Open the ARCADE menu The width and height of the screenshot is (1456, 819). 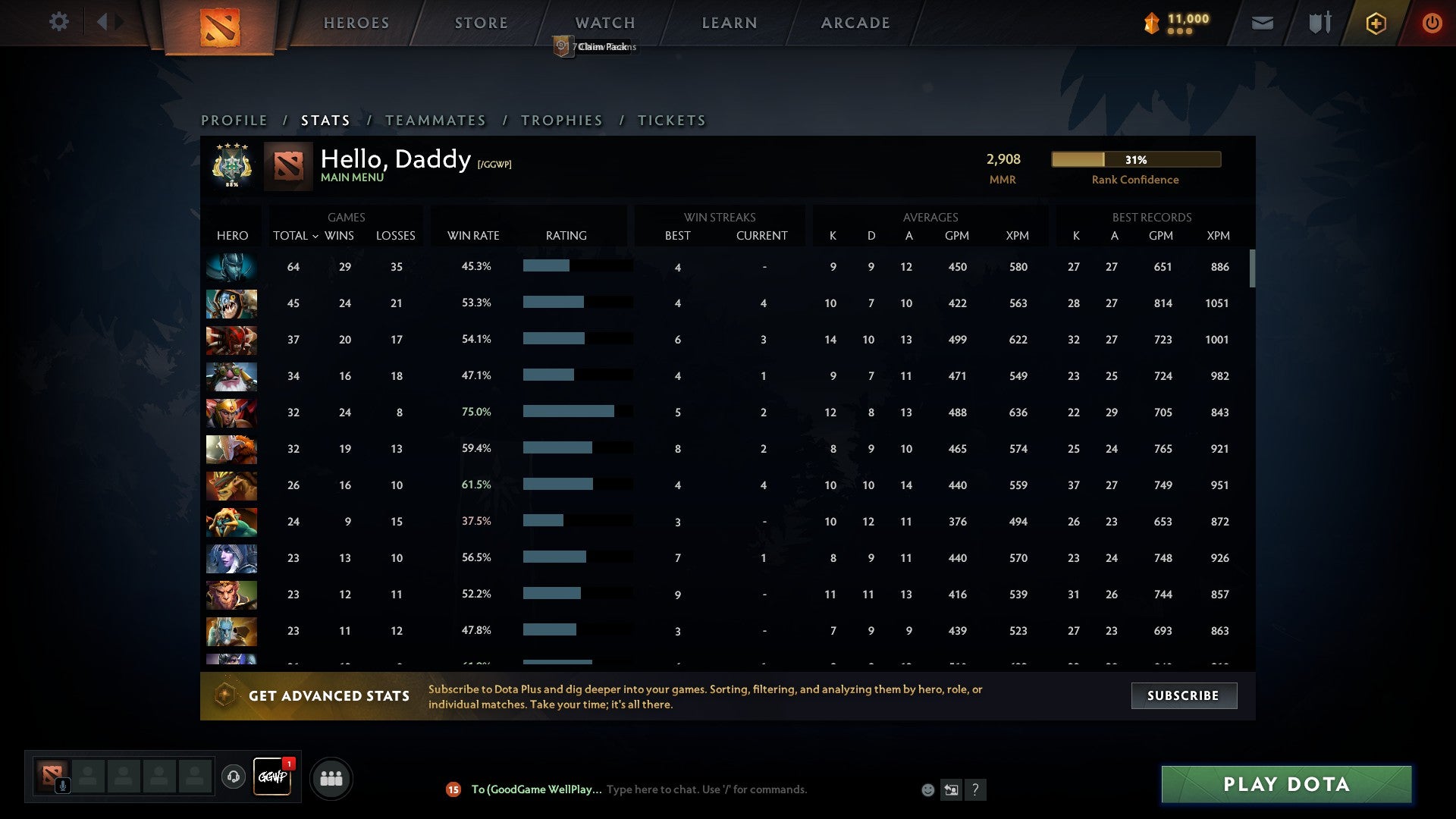(854, 23)
